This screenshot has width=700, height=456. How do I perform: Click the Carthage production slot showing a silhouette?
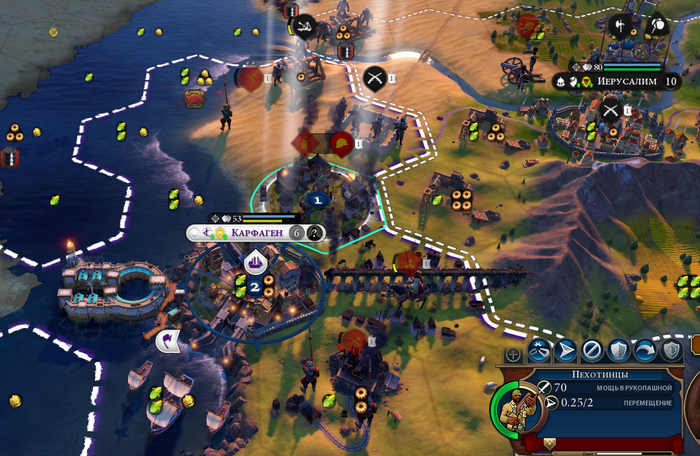[x=314, y=233]
